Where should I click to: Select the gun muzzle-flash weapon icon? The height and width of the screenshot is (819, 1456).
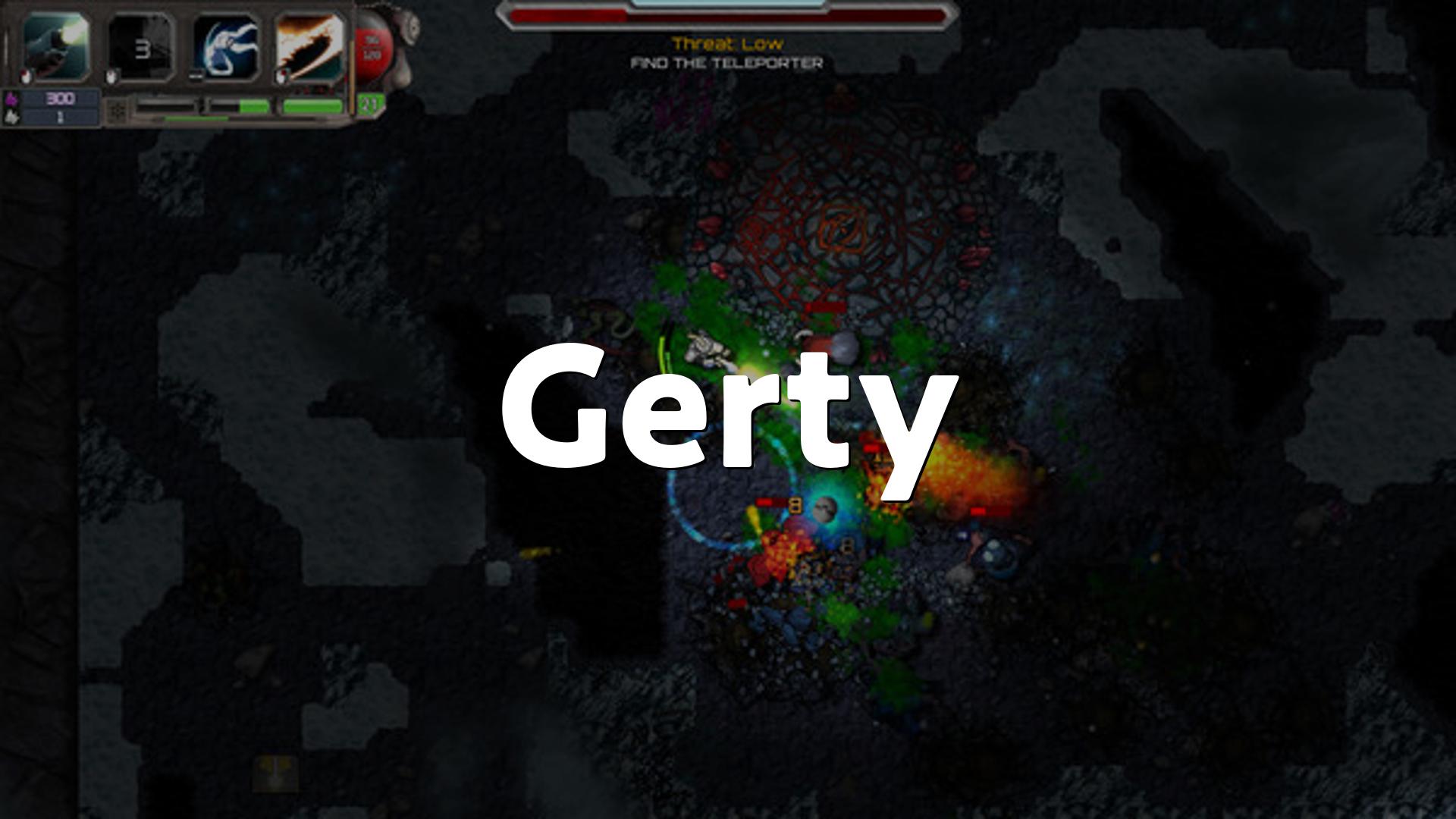56,47
